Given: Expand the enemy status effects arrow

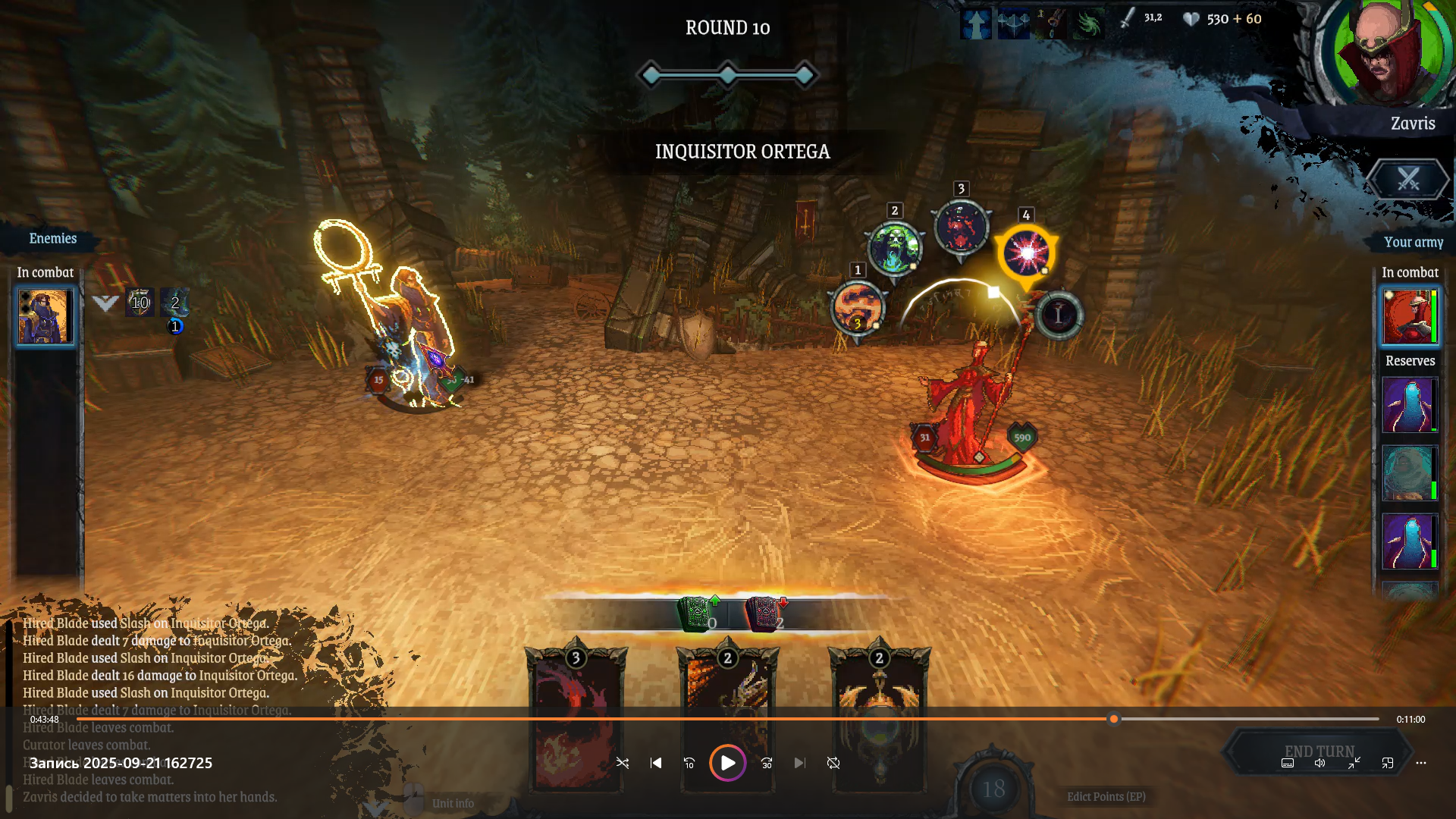Looking at the screenshot, I should coord(105,303).
